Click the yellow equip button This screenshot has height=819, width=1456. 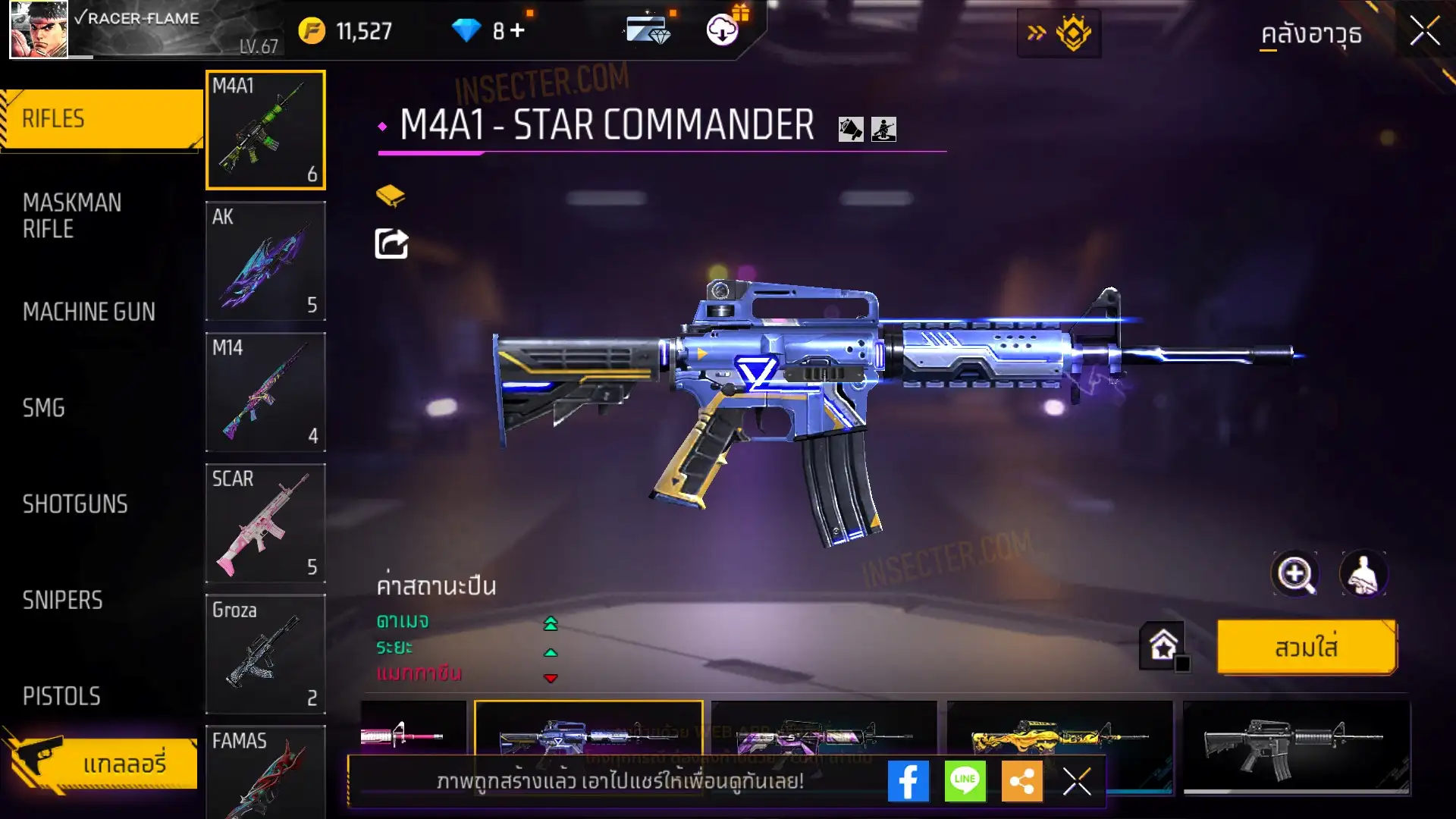(1306, 648)
